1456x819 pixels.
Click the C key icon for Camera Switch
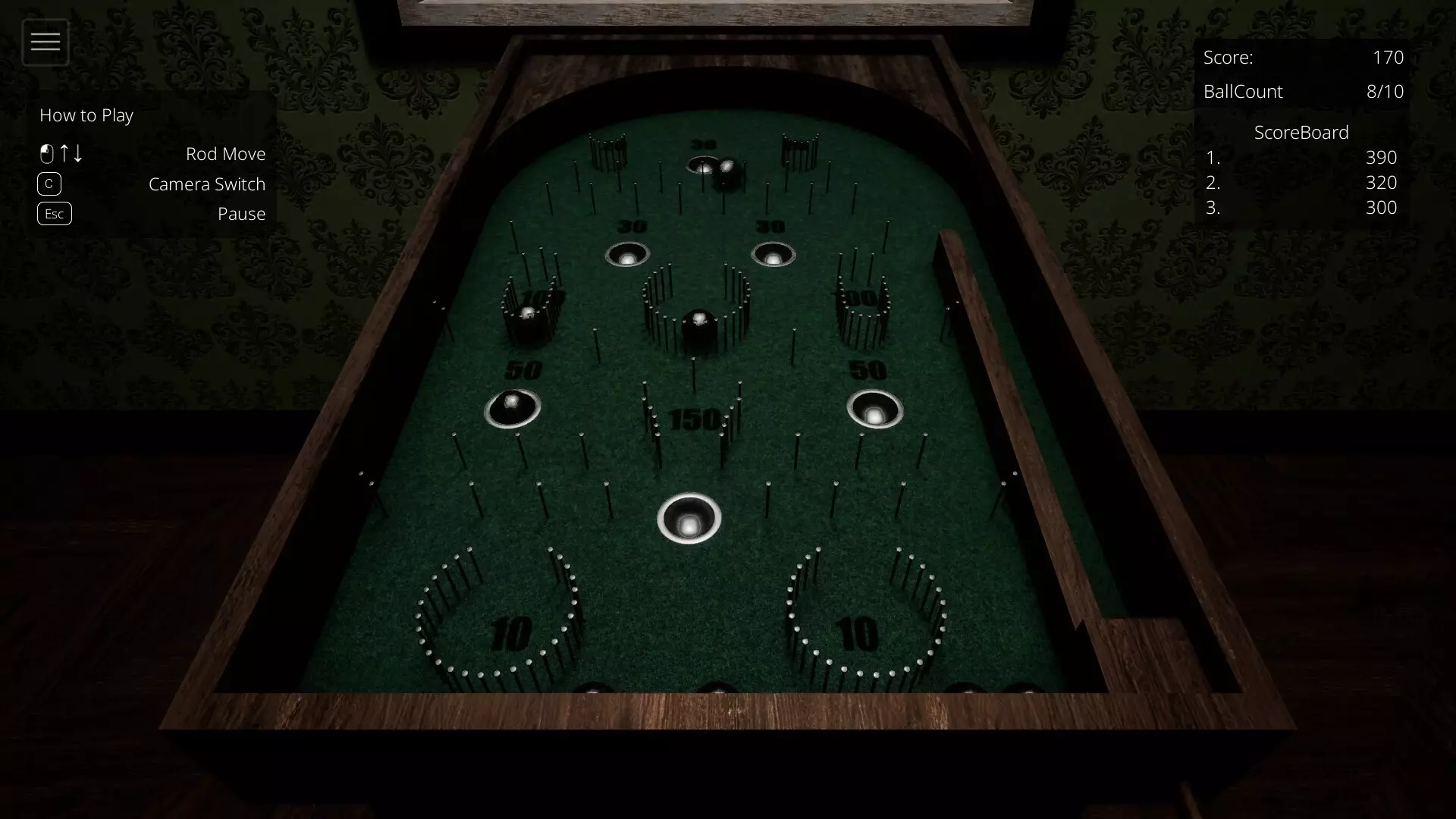(x=49, y=184)
